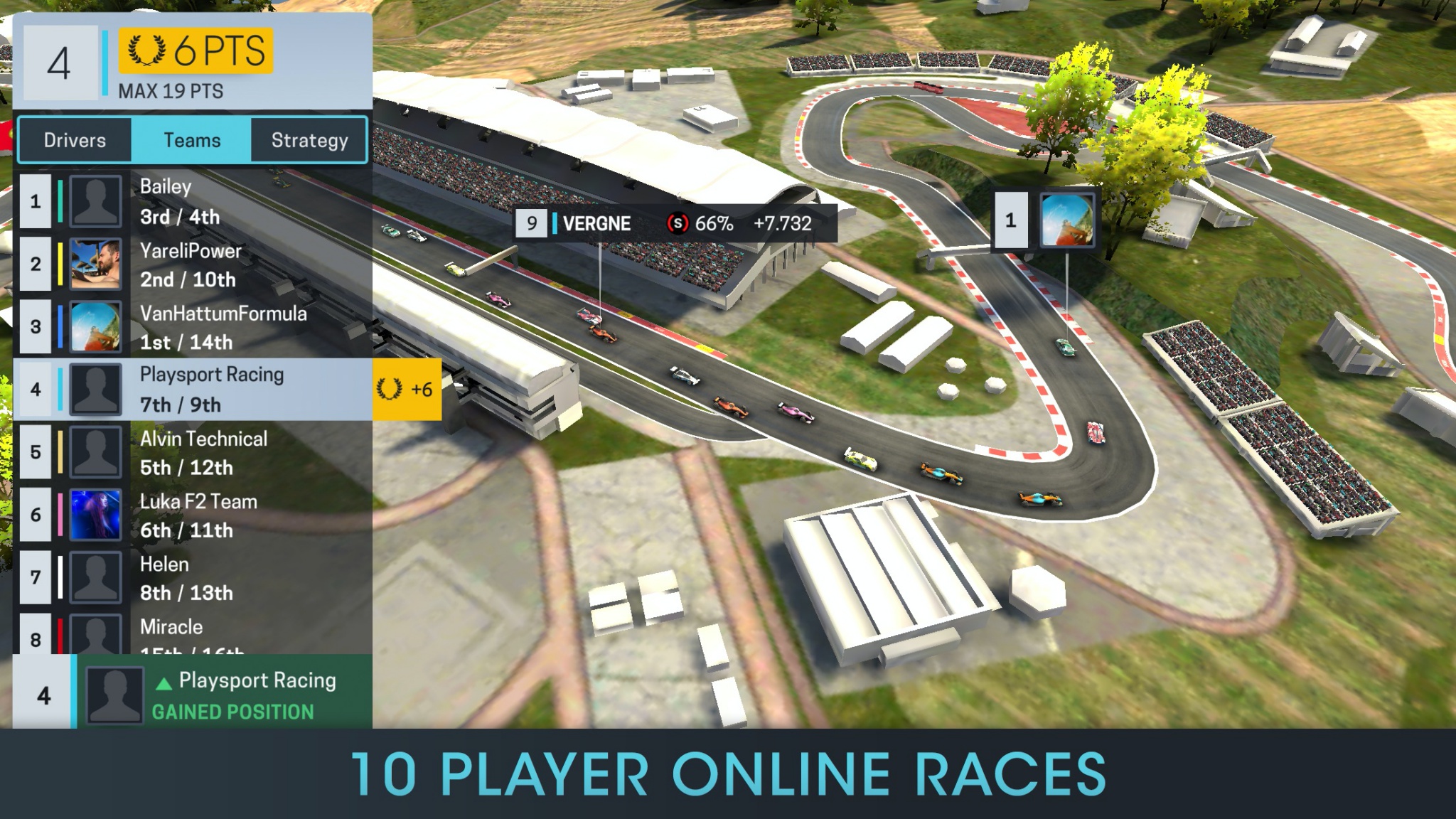The image size is (1456, 819).
Task: Click Alvin Technical's avatar thumbnail
Action: (x=97, y=451)
